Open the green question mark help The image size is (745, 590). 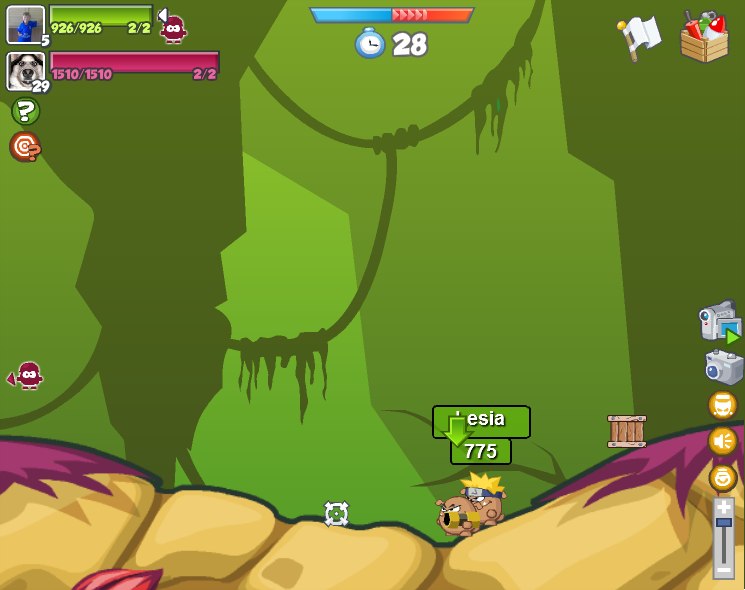coord(25,111)
